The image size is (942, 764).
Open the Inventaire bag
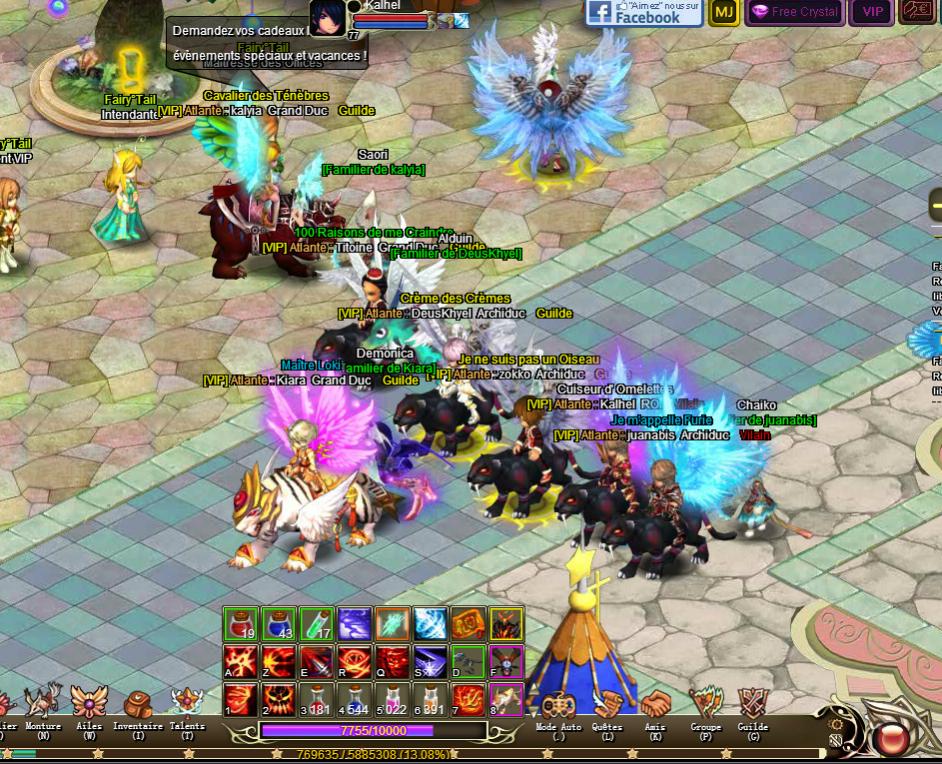[138, 702]
